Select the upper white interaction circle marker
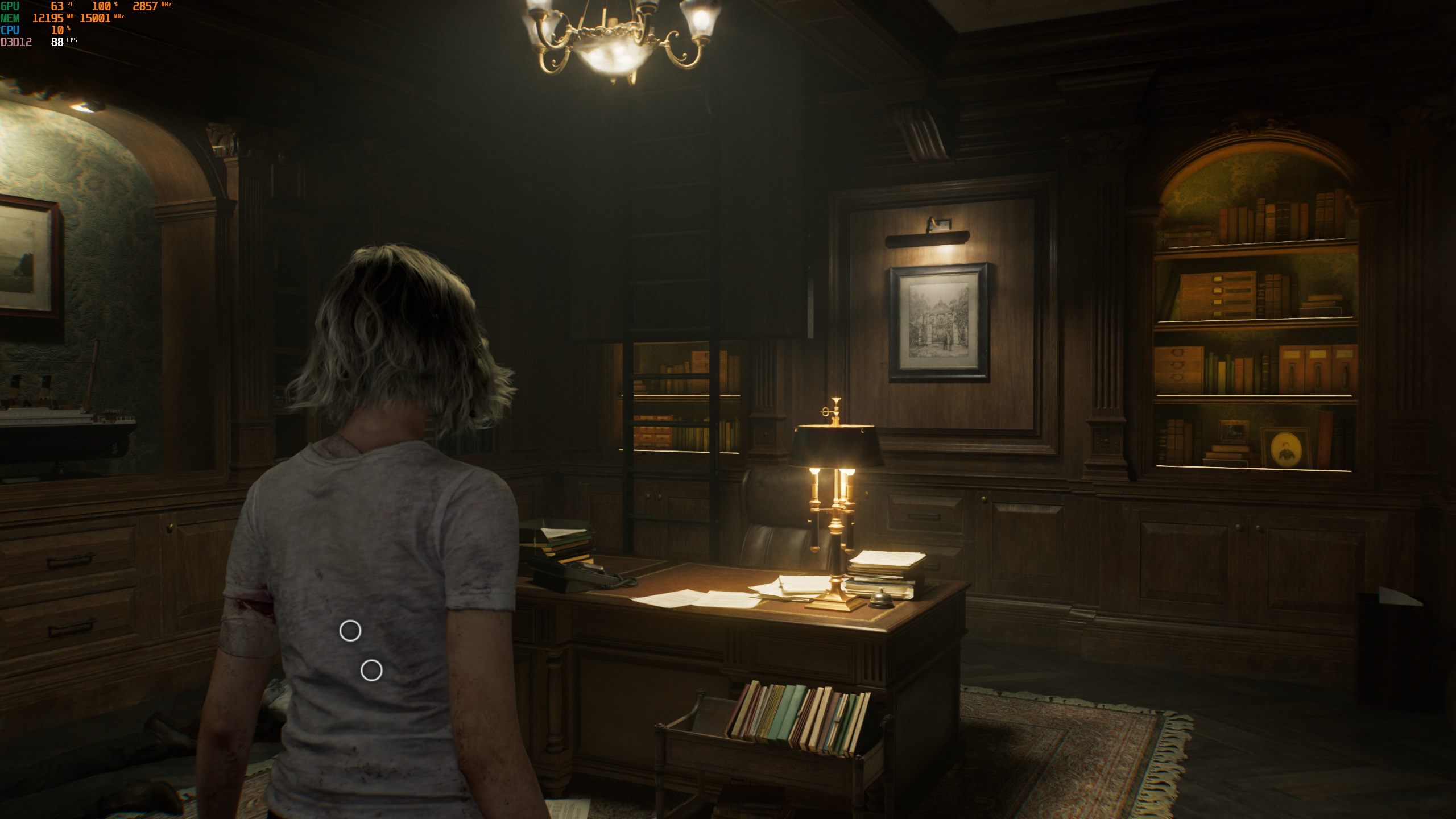The image size is (1456, 819). point(350,631)
